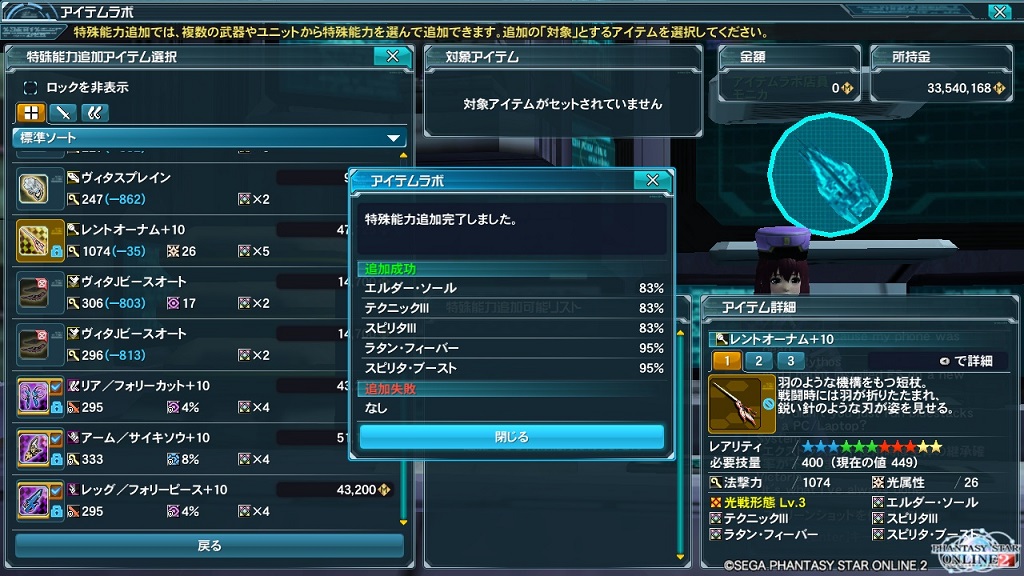Open the 標準ソート sort dropdown
Viewport: 1024px width, 576px height.
(x=209, y=138)
